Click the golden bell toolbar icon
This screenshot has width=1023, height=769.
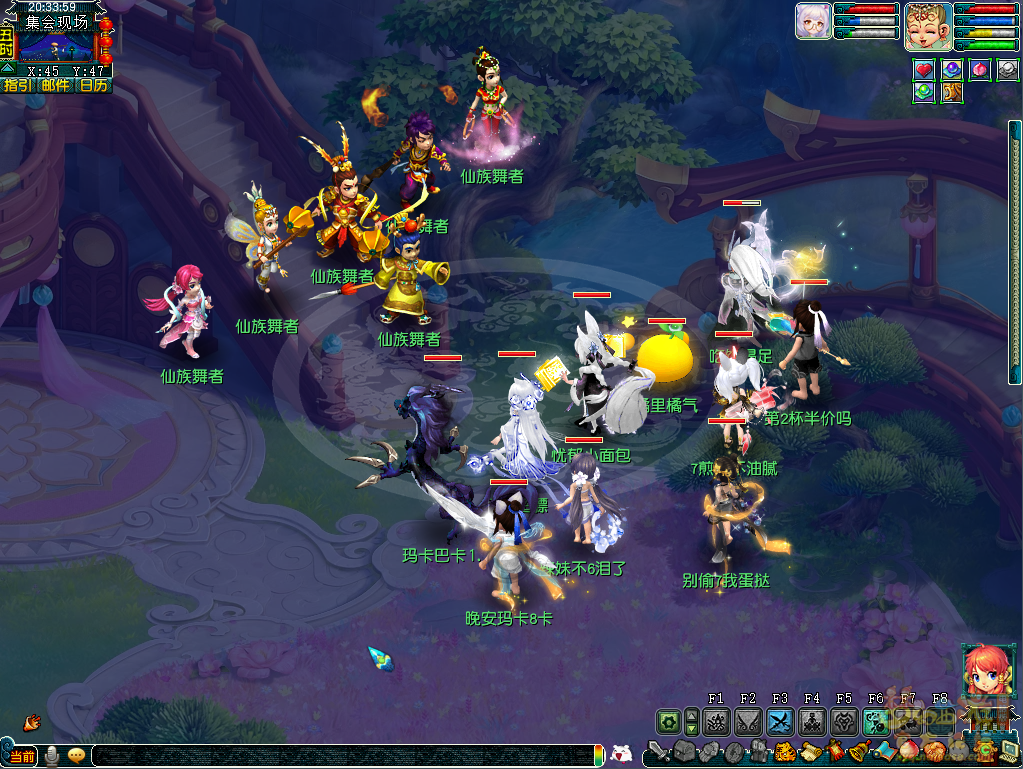pos(858,752)
